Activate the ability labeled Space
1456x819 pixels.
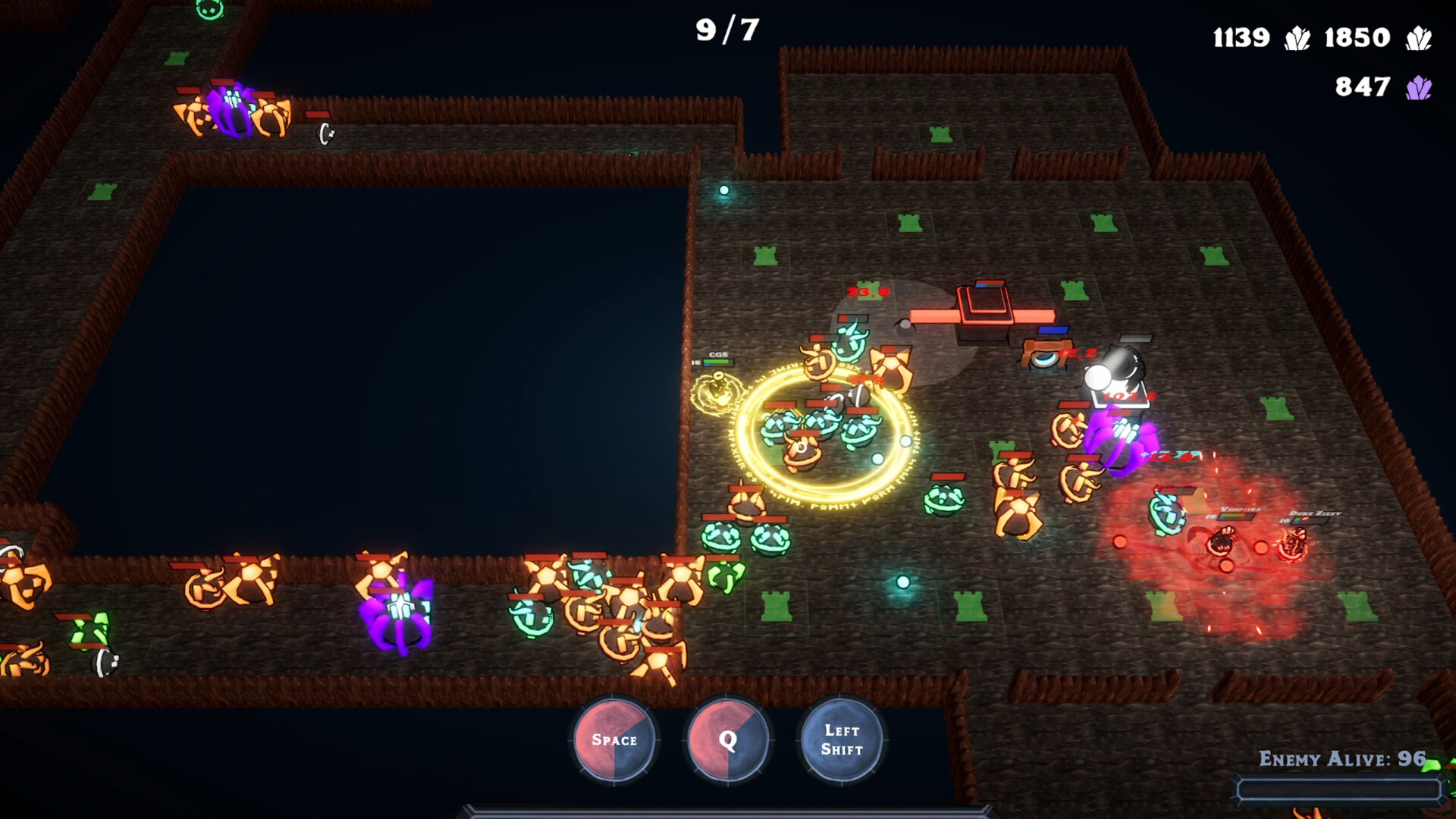[614, 739]
